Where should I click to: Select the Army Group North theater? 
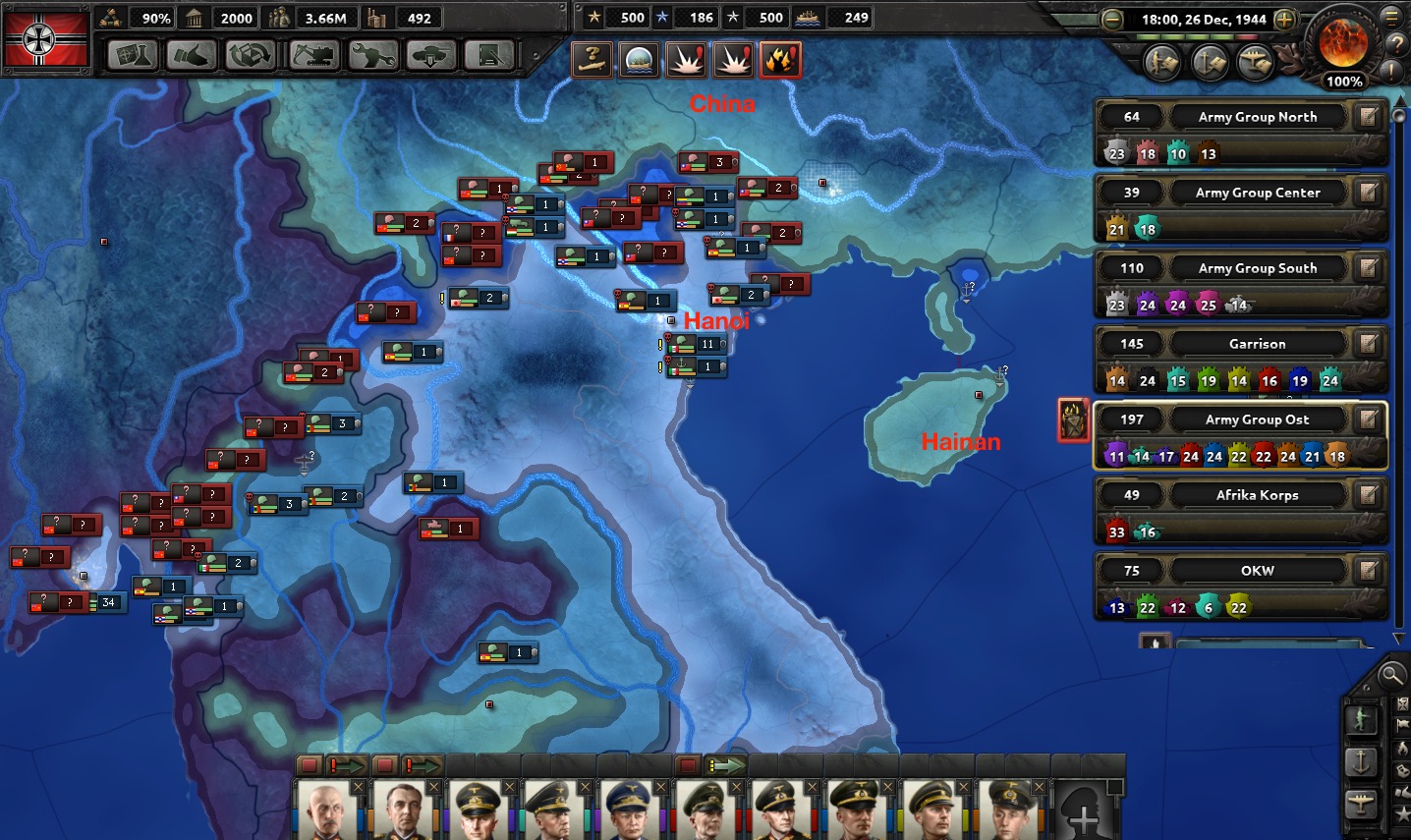click(x=1257, y=117)
